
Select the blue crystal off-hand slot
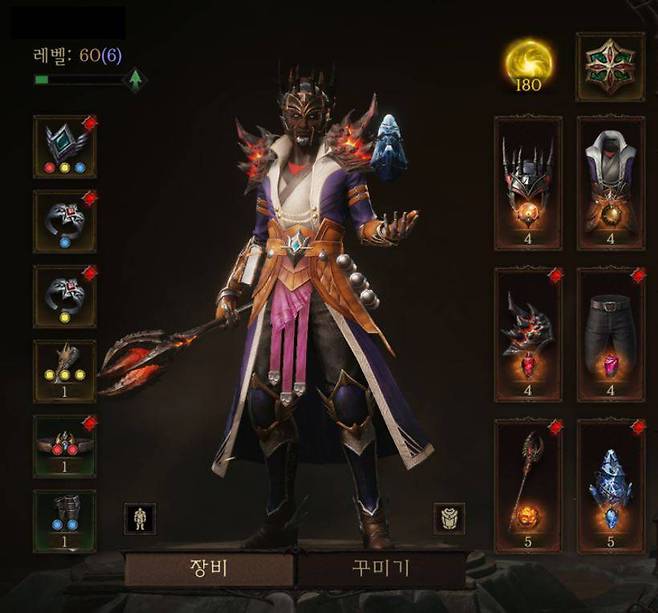click(610, 485)
